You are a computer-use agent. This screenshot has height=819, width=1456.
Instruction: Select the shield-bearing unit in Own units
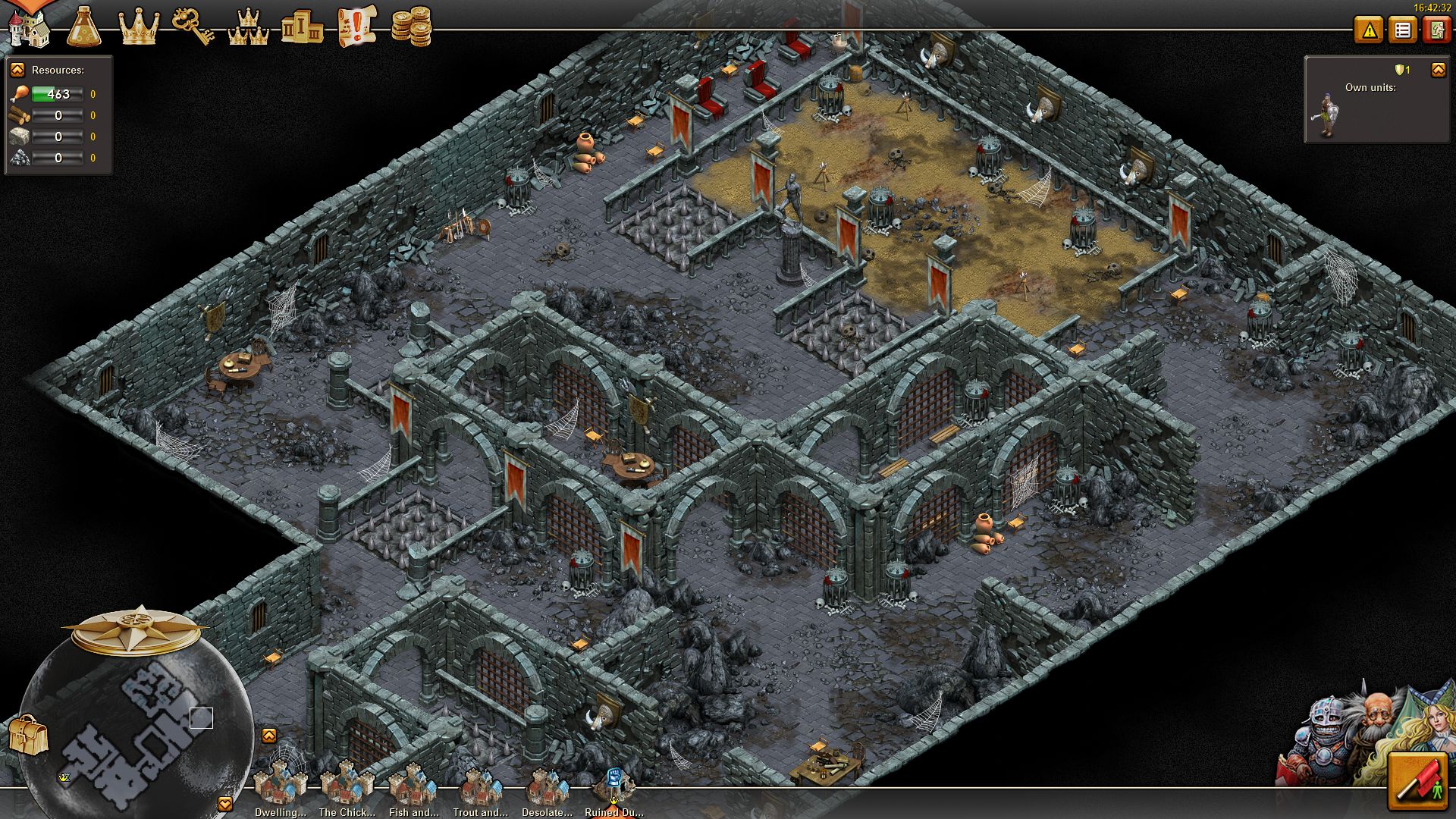(1326, 116)
